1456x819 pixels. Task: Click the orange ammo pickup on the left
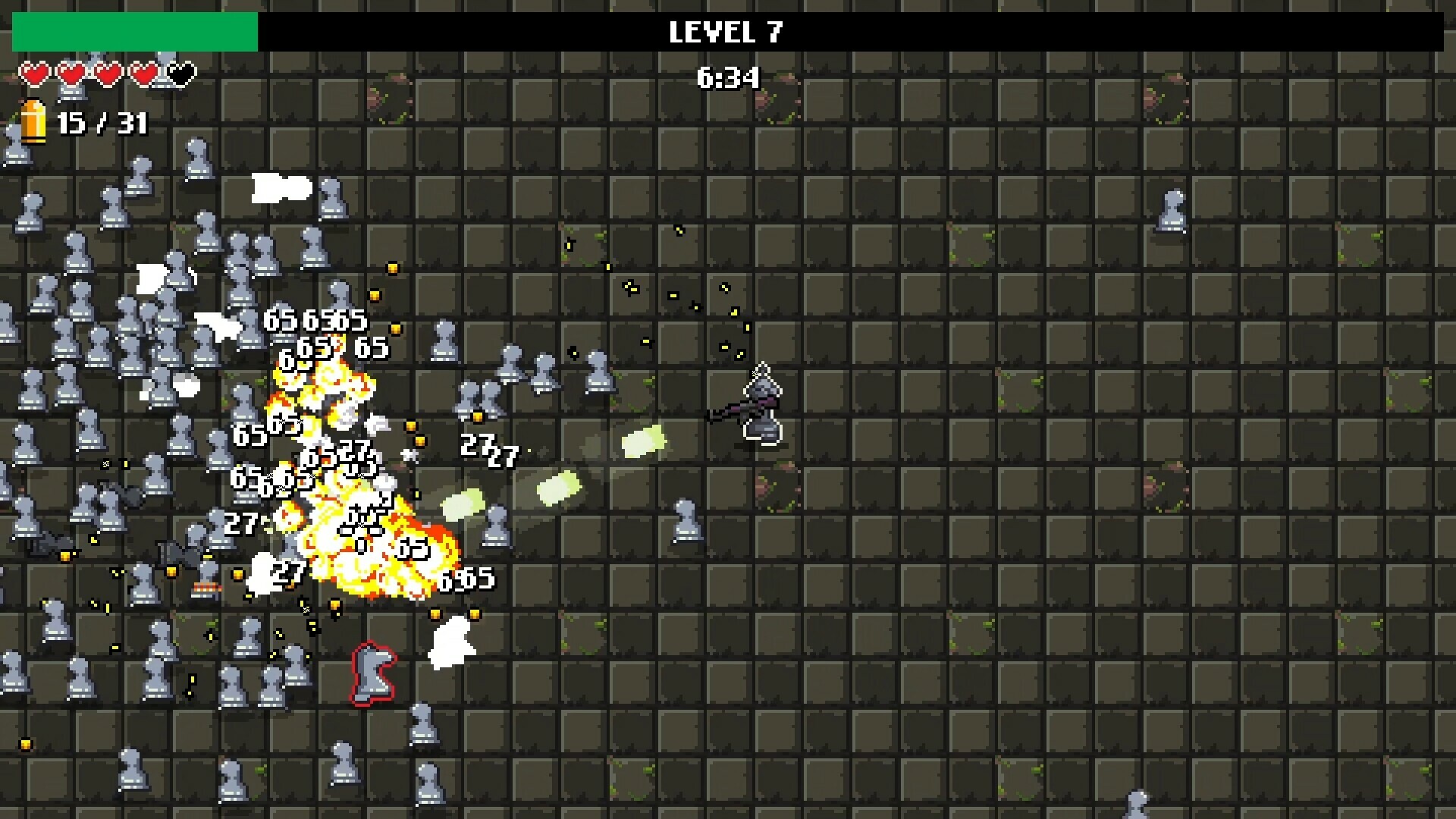206,586
